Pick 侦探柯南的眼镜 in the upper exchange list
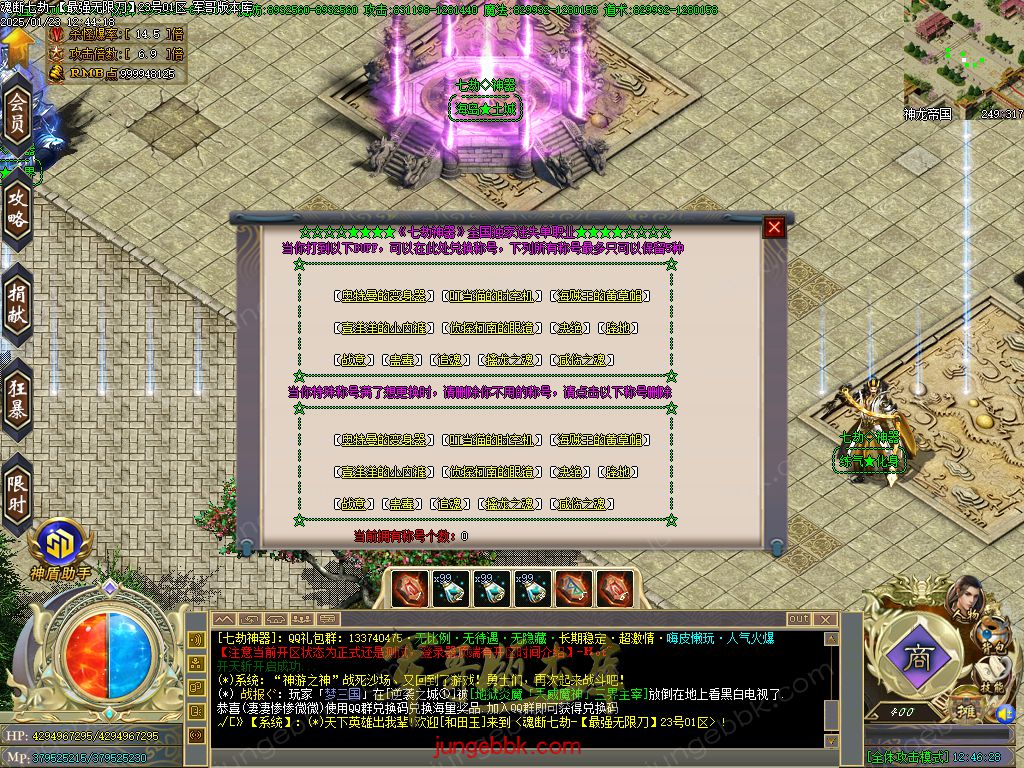This screenshot has height=768, width=1024. coord(491,328)
